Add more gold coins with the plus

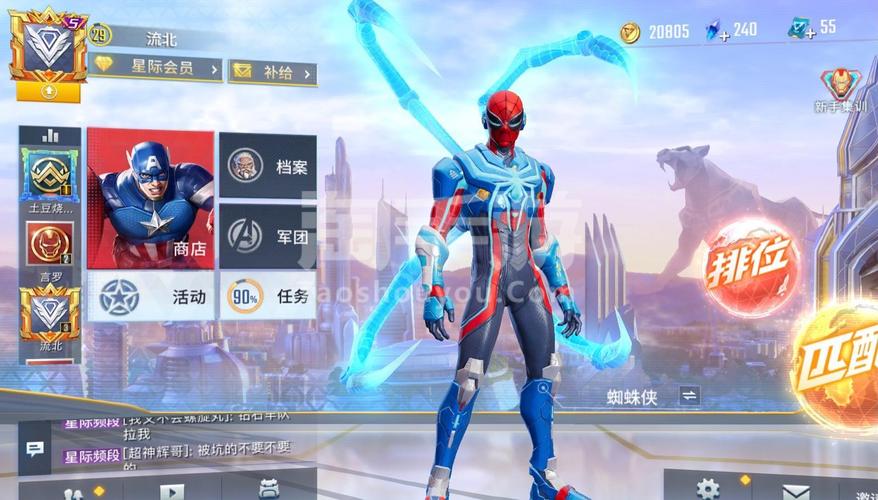pos(629,33)
